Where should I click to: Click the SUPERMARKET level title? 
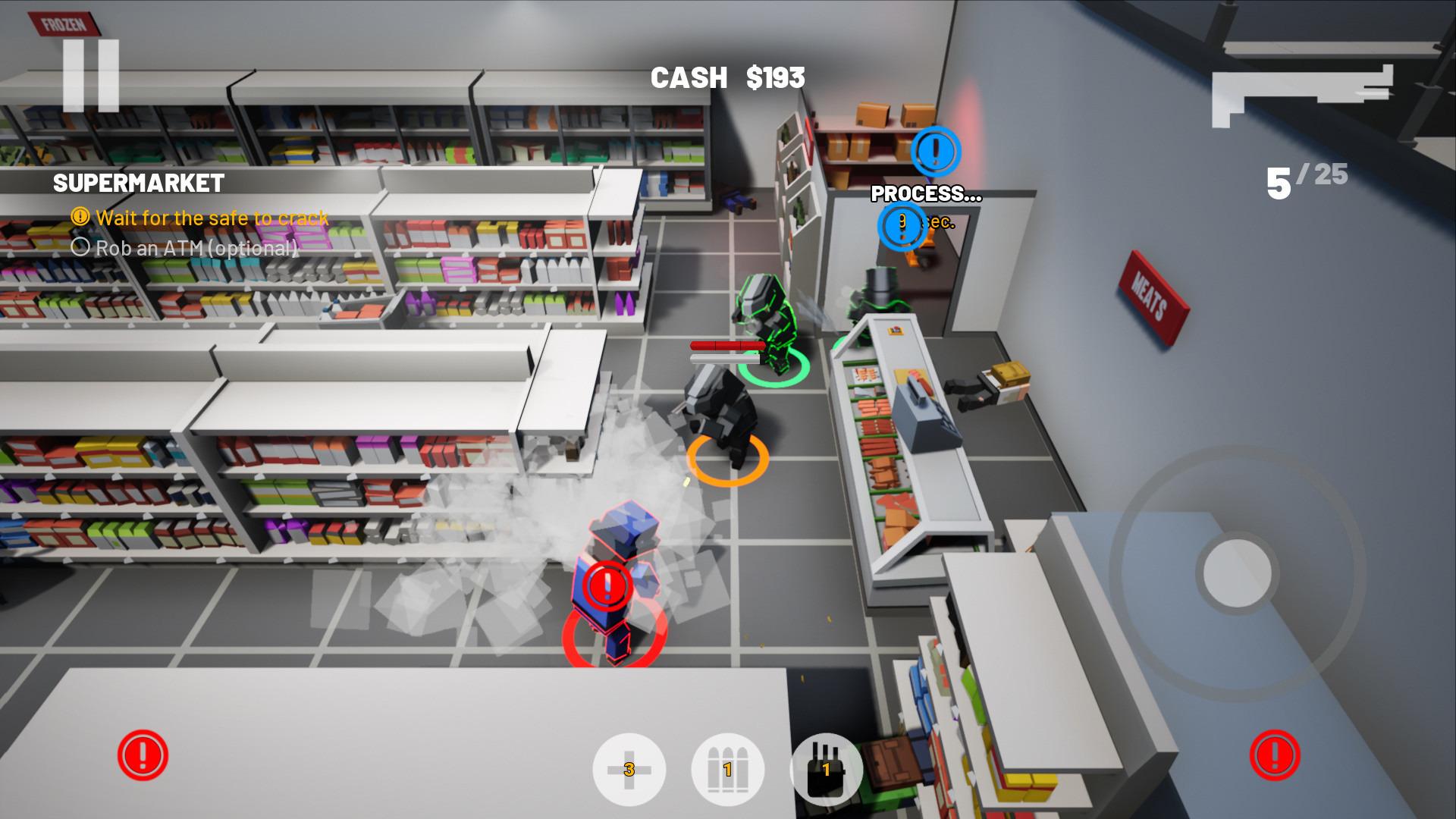click(x=139, y=183)
